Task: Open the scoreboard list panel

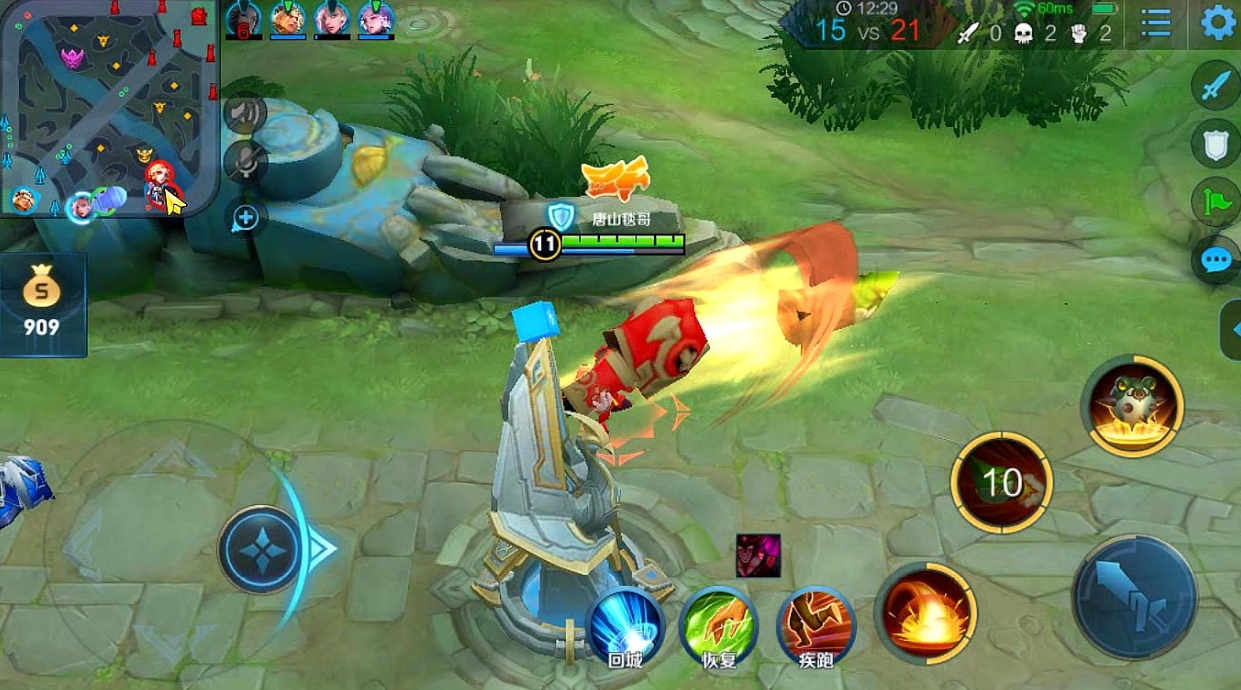Action: point(1156,23)
